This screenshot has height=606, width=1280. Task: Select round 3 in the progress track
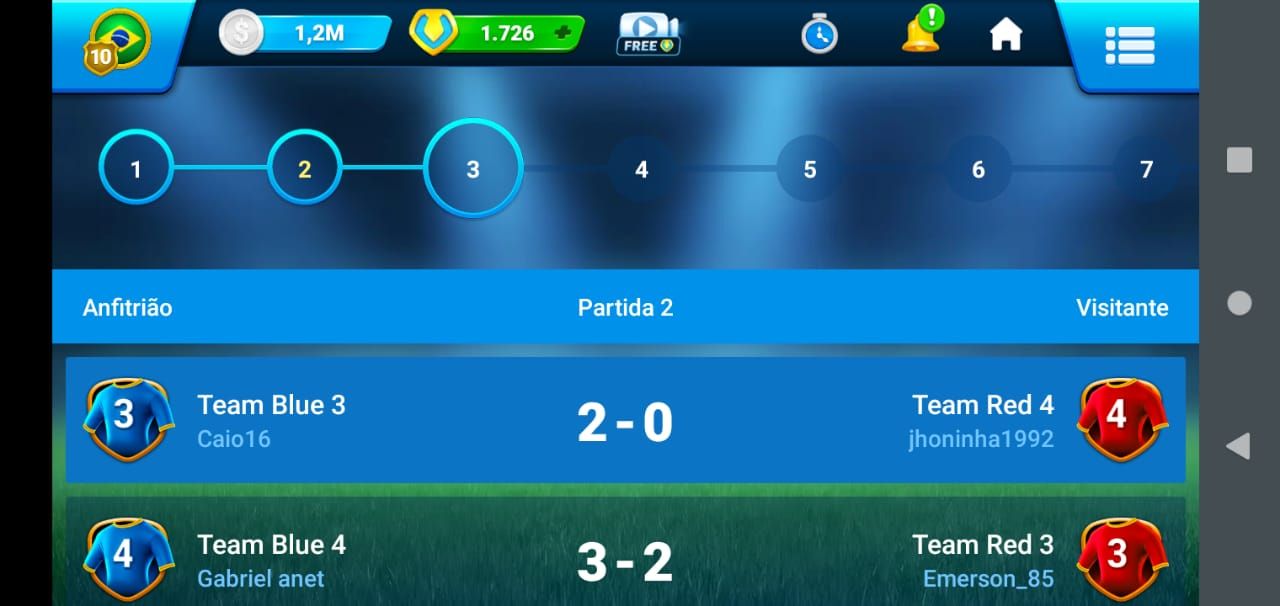(473, 169)
